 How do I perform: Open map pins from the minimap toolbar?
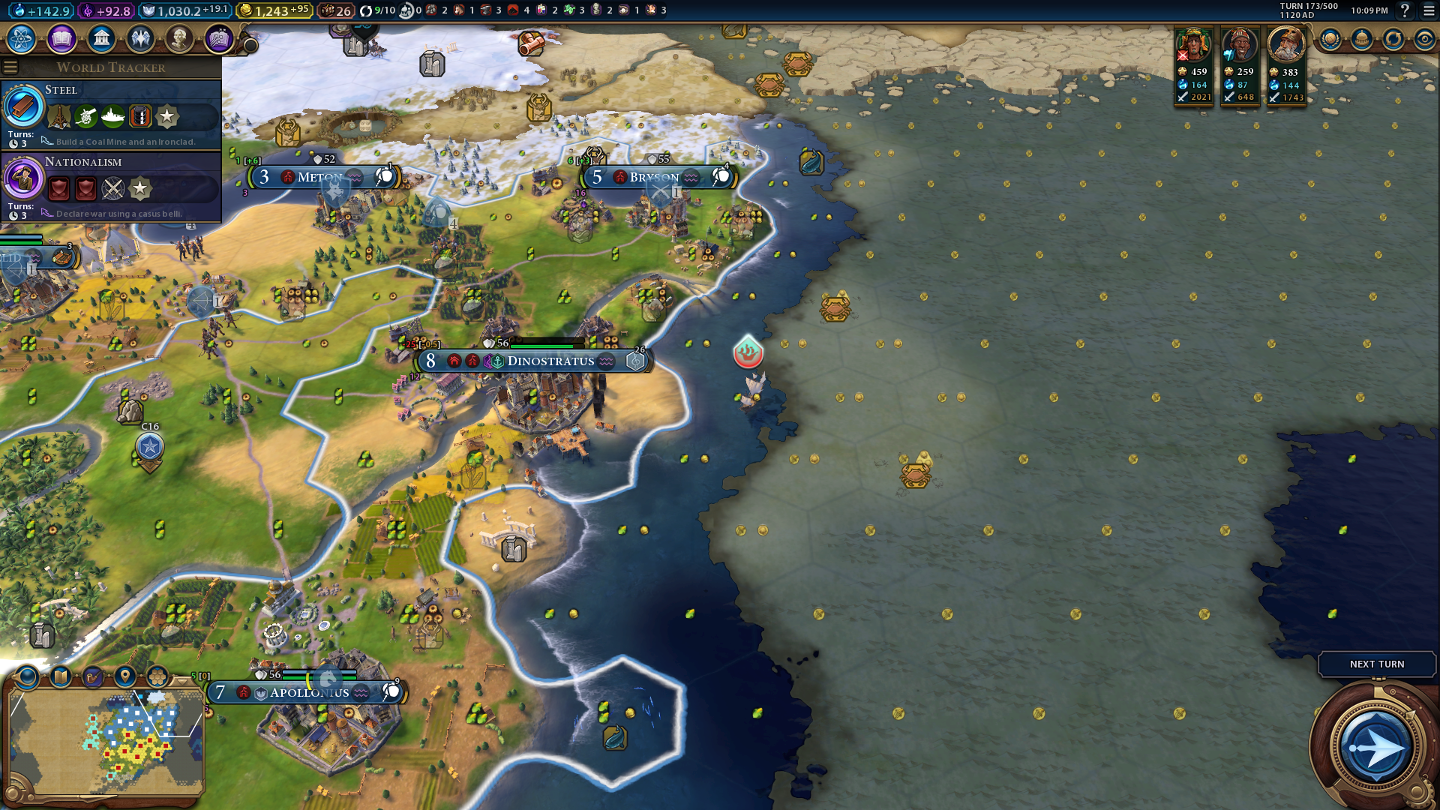(x=125, y=677)
